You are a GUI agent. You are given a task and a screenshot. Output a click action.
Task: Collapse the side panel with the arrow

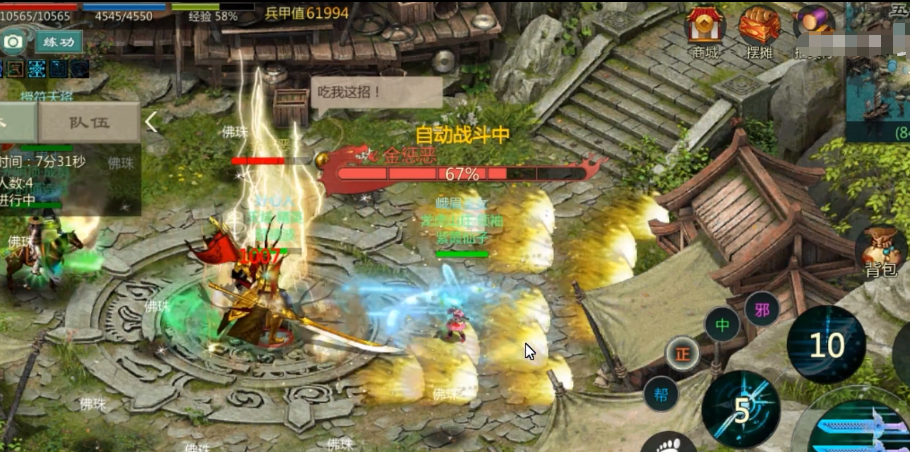(152, 122)
